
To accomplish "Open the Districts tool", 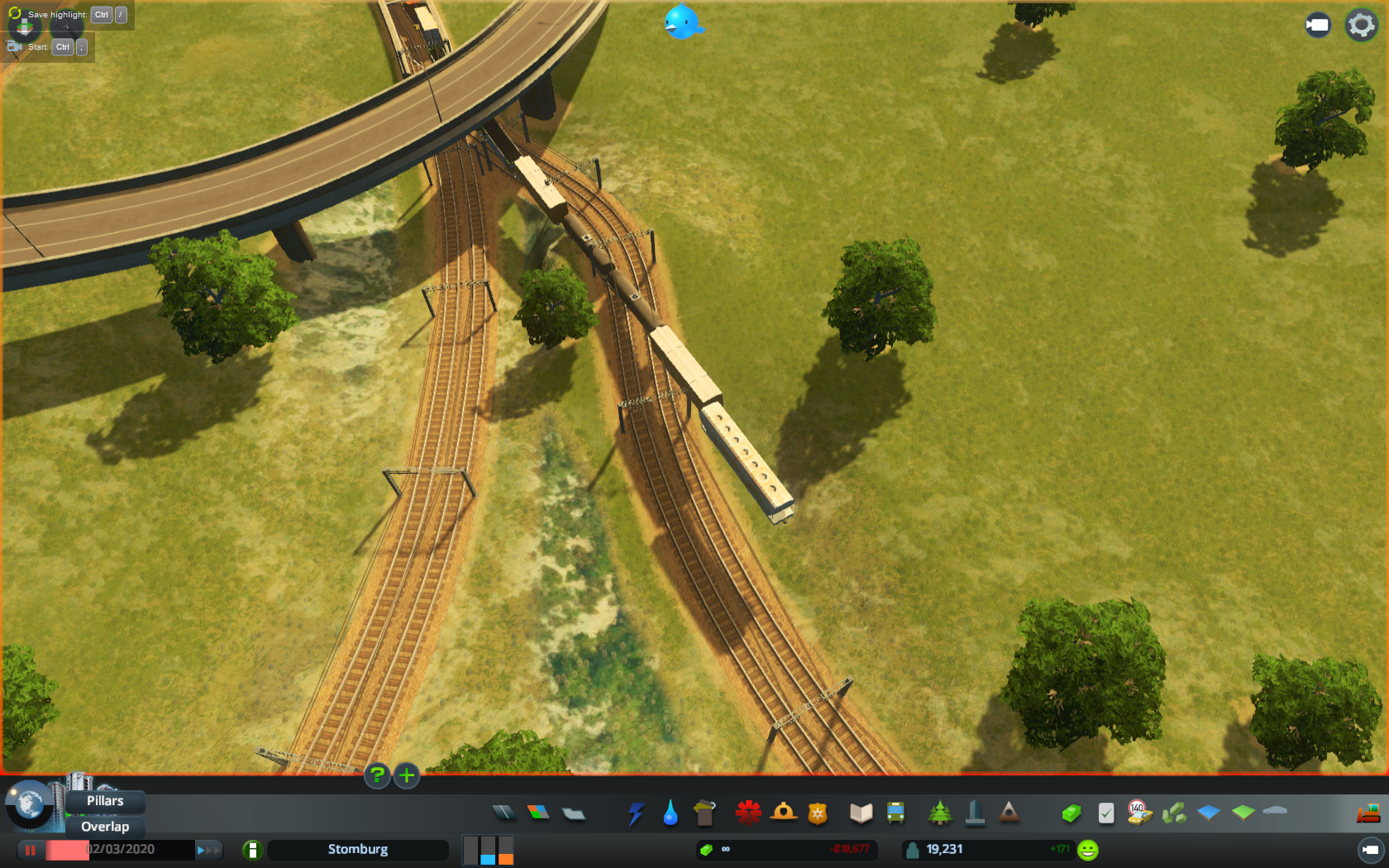I will pyautogui.click(x=574, y=813).
